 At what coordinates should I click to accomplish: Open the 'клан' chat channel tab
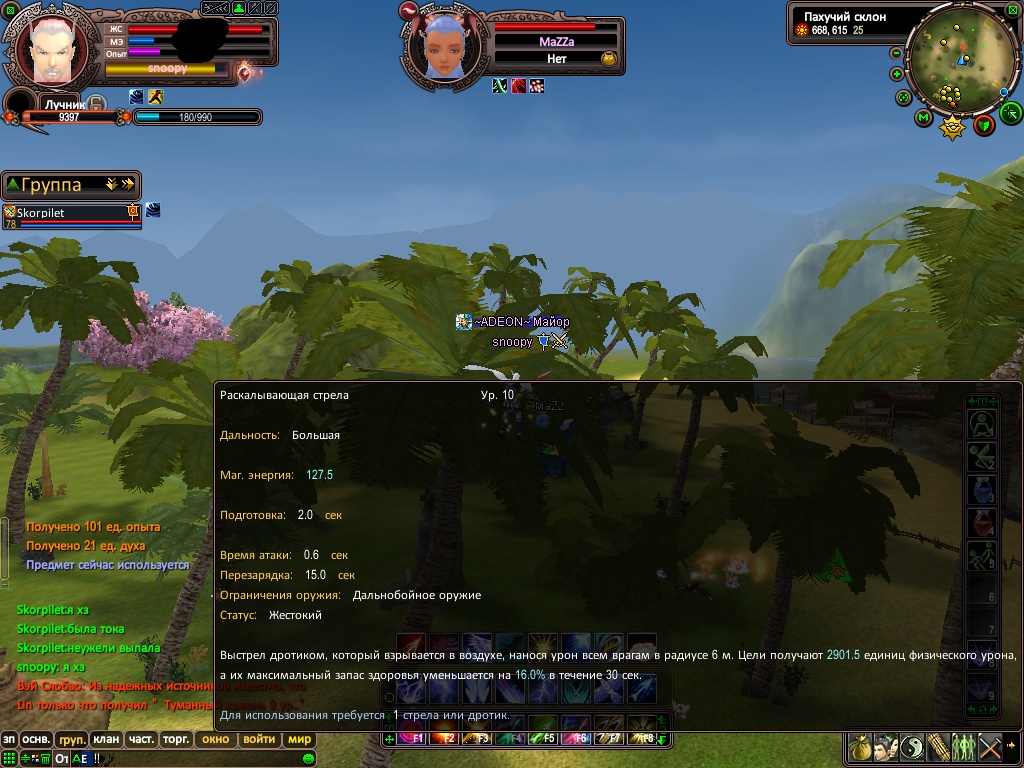(x=105, y=740)
